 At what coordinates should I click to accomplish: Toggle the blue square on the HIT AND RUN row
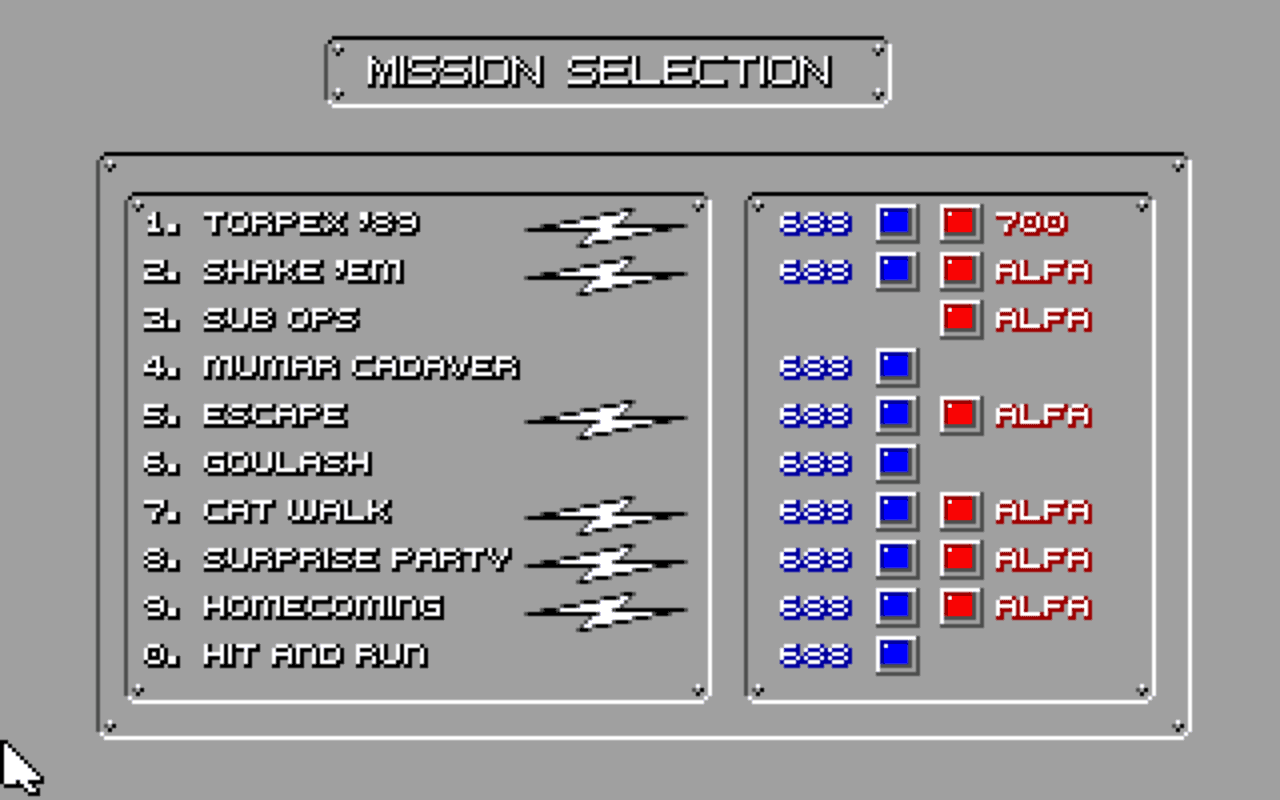893,654
